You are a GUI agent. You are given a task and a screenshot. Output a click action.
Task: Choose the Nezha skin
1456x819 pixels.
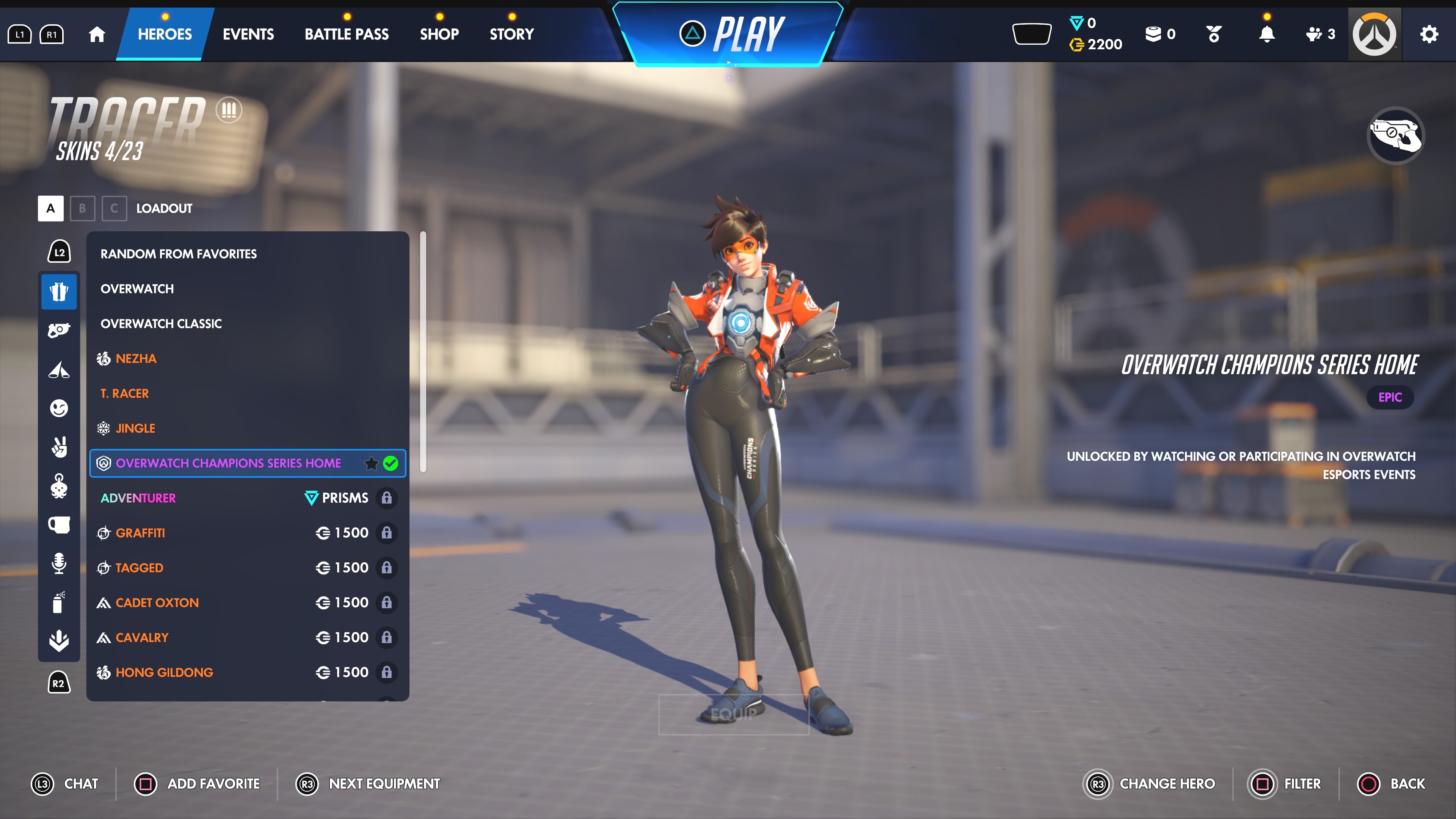coord(136,358)
